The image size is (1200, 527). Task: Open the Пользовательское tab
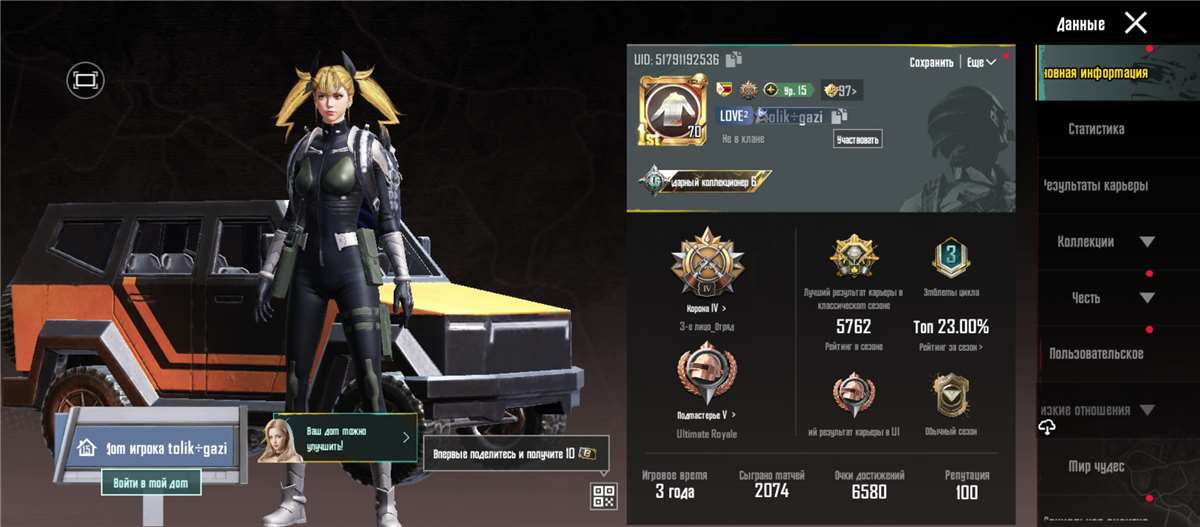[x=1096, y=354]
